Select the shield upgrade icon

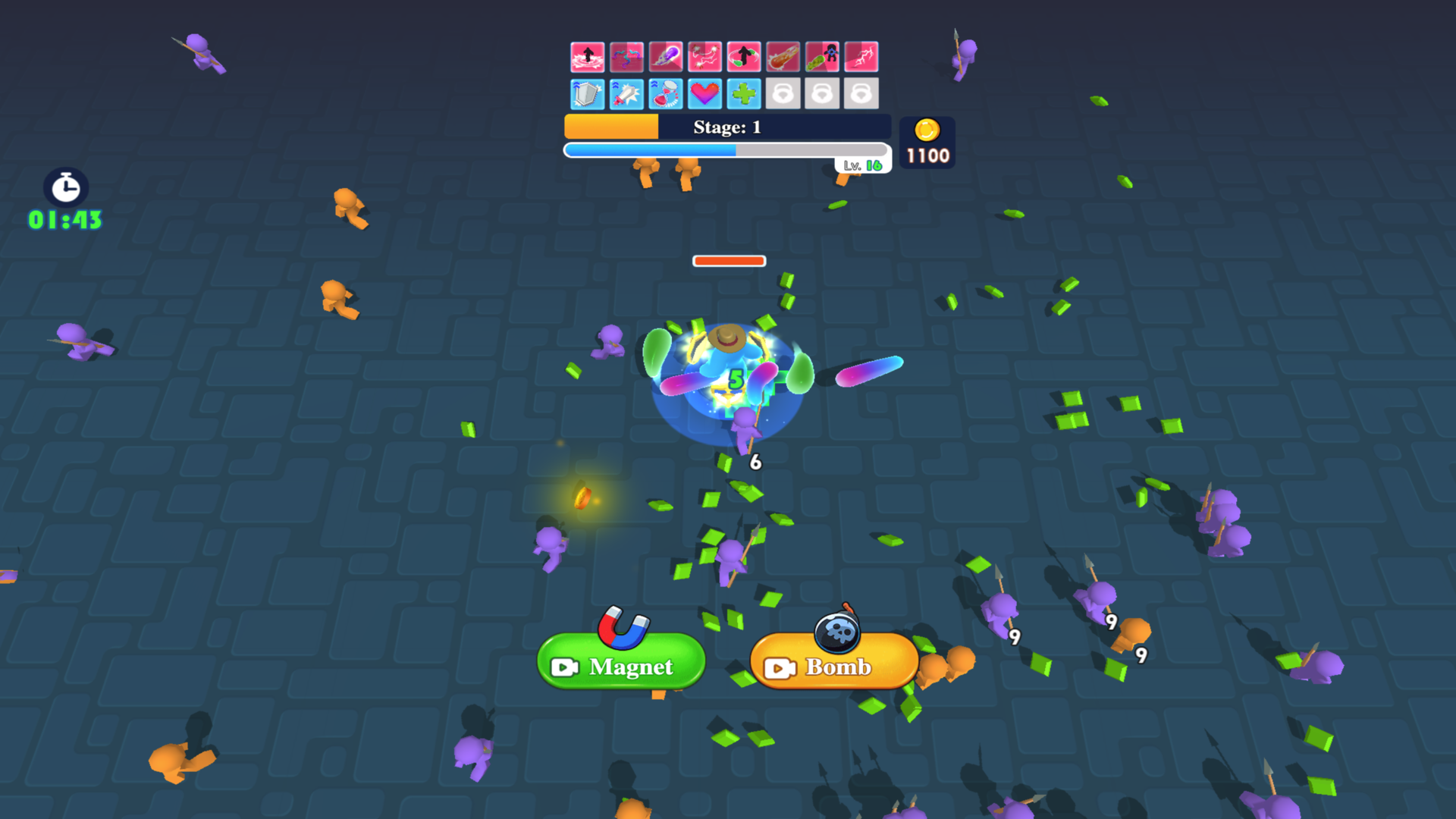pyautogui.click(x=588, y=95)
